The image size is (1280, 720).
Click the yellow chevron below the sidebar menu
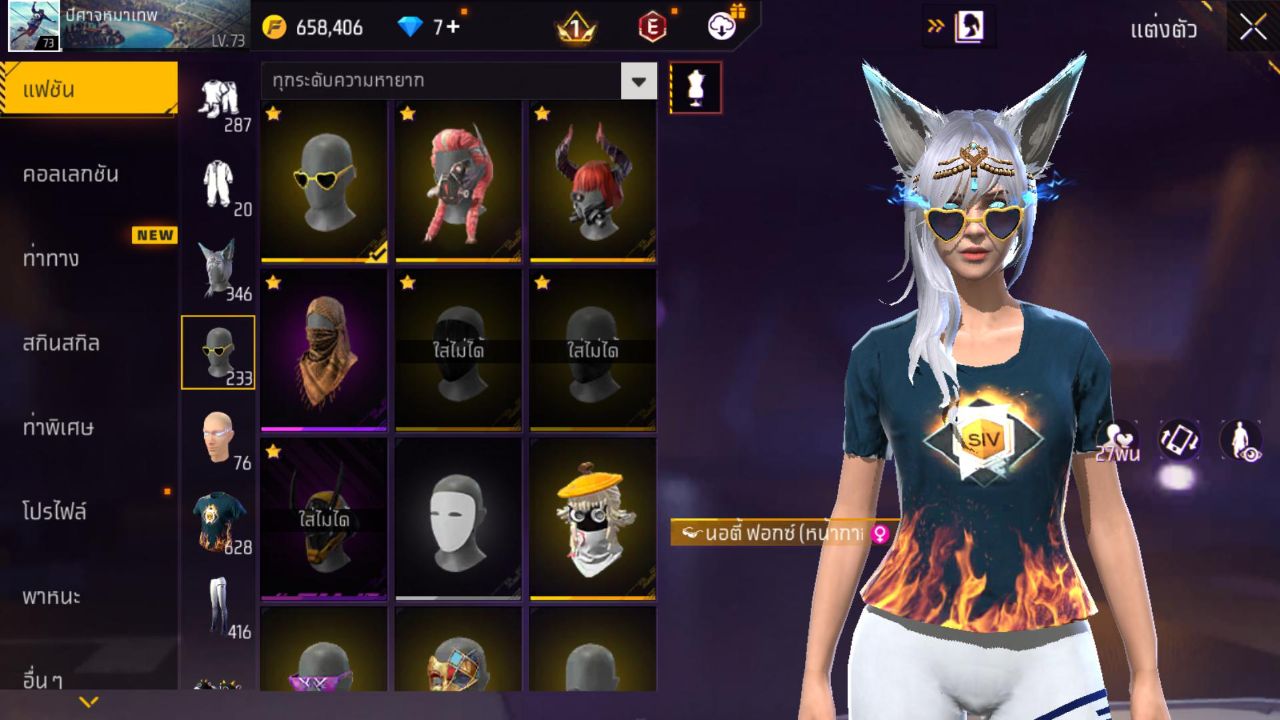click(88, 703)
